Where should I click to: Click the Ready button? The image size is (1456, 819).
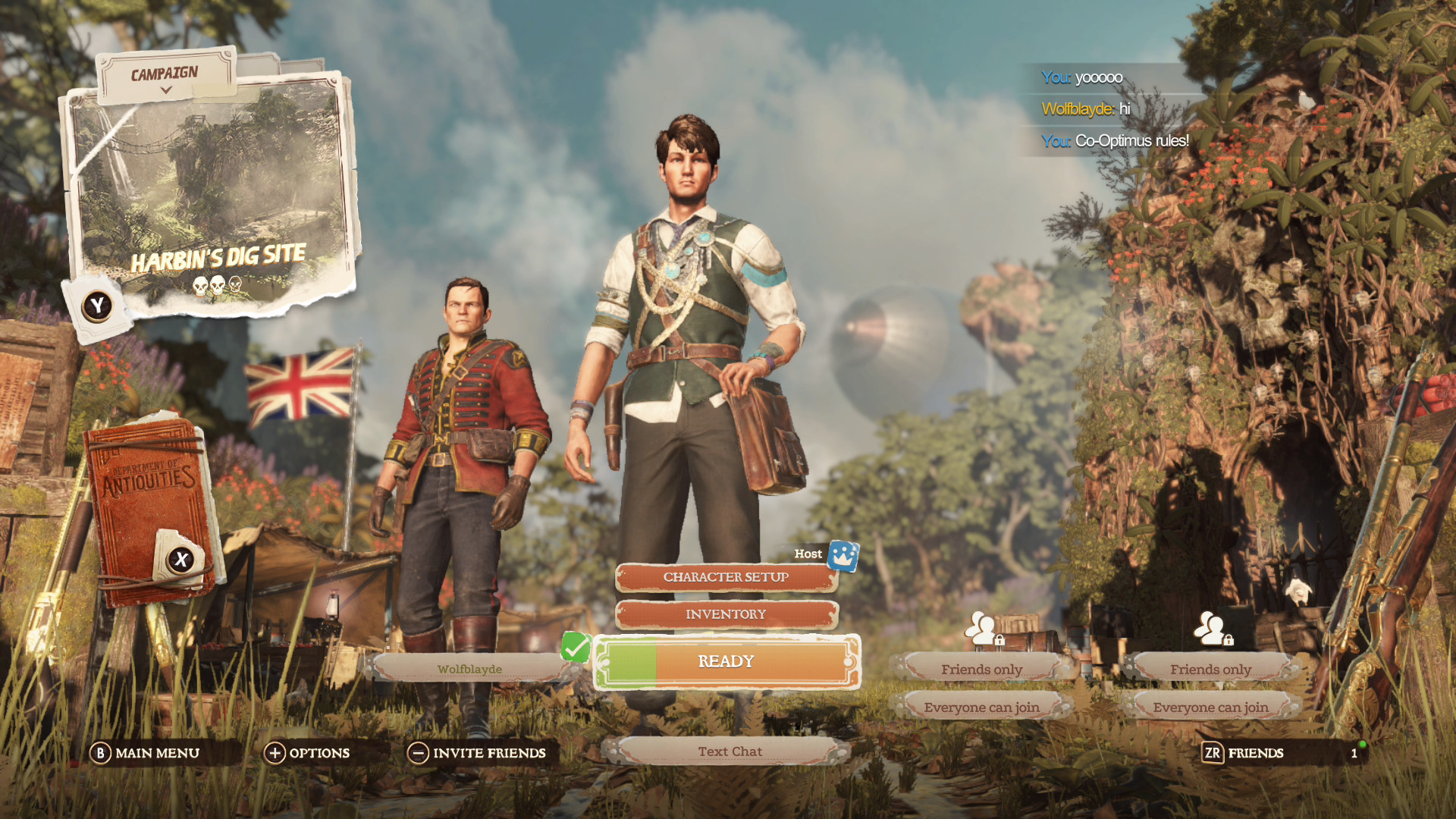pyautogui.click(x=726, y=662)
